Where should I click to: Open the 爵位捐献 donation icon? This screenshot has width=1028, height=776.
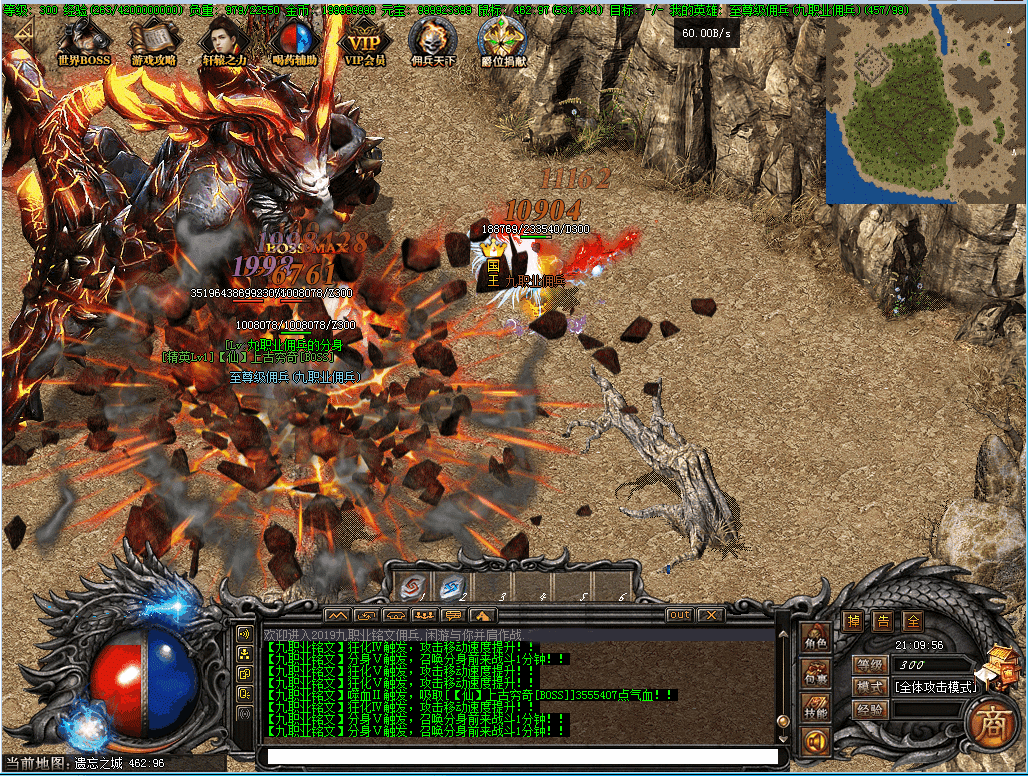(x=503, y=42)
